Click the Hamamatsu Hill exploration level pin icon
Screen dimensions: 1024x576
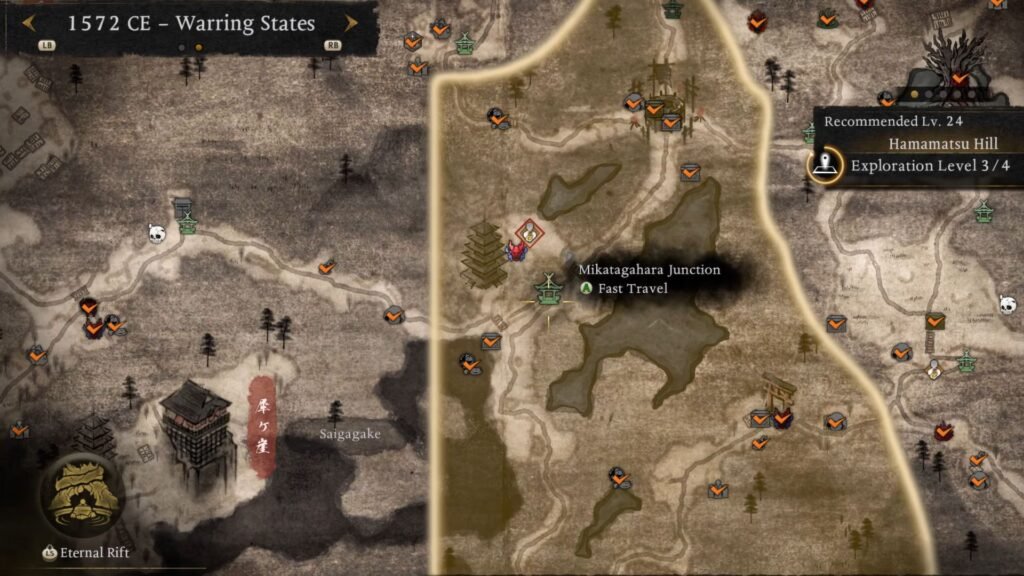[x=826, y=165]
